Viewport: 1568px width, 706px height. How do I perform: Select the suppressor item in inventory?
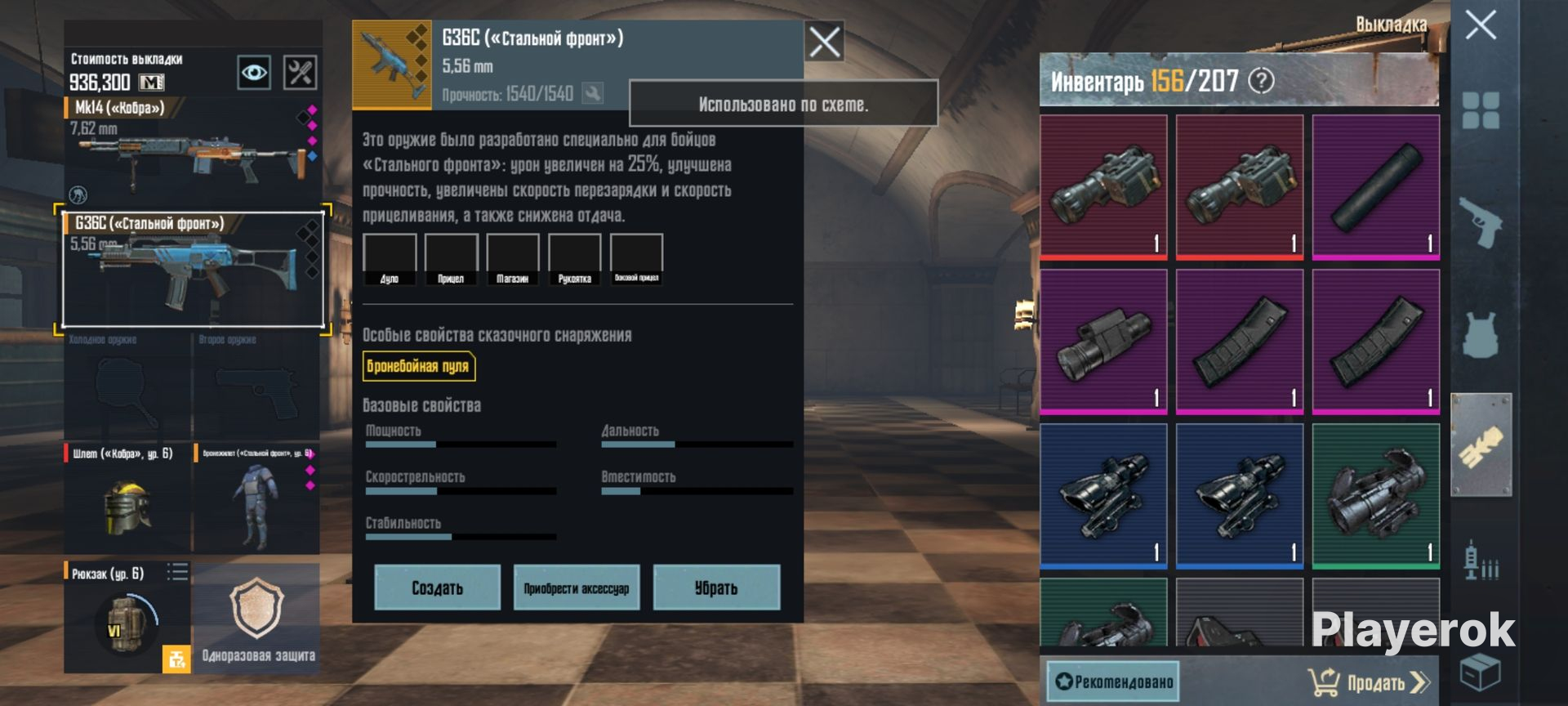(x=1375, y=187)
